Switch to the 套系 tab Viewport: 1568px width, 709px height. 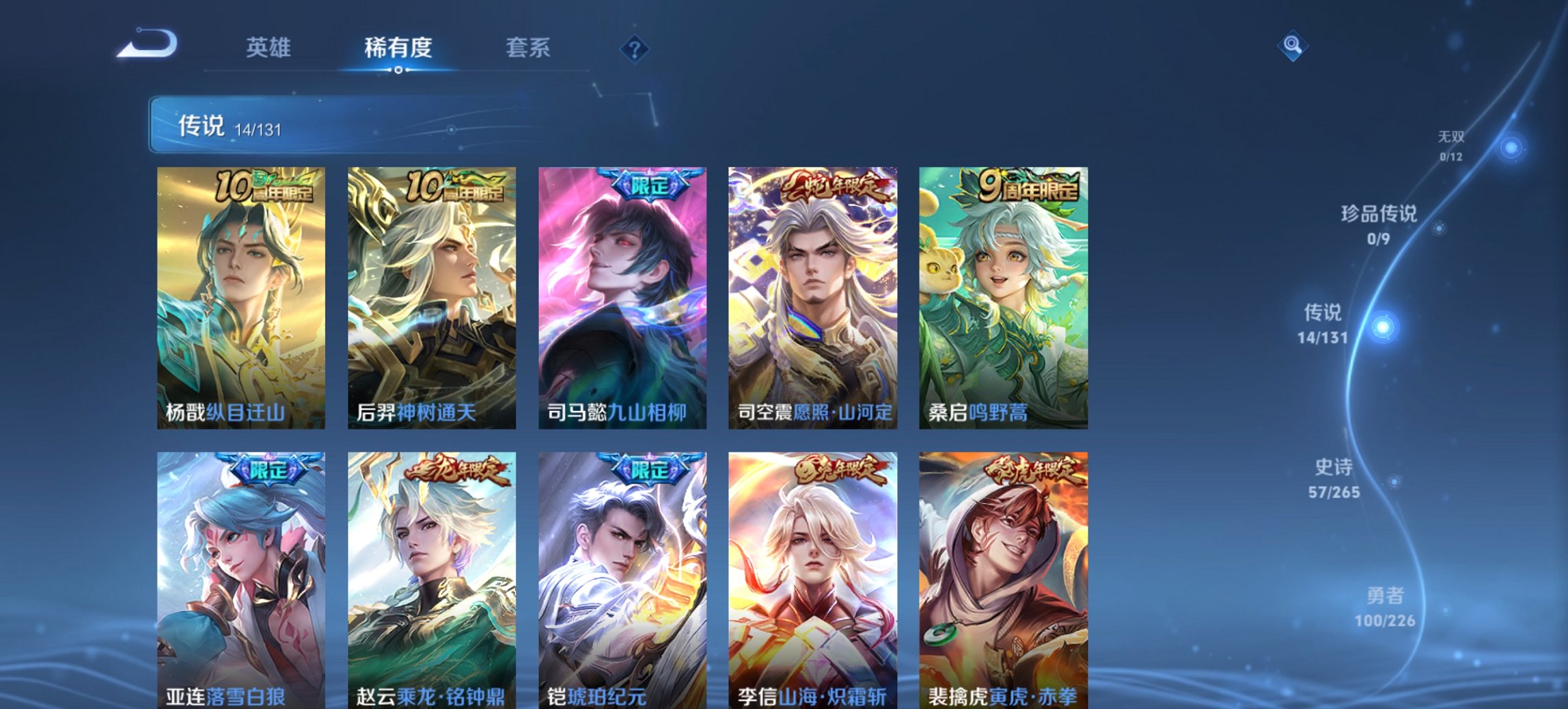tap(529, 48)
